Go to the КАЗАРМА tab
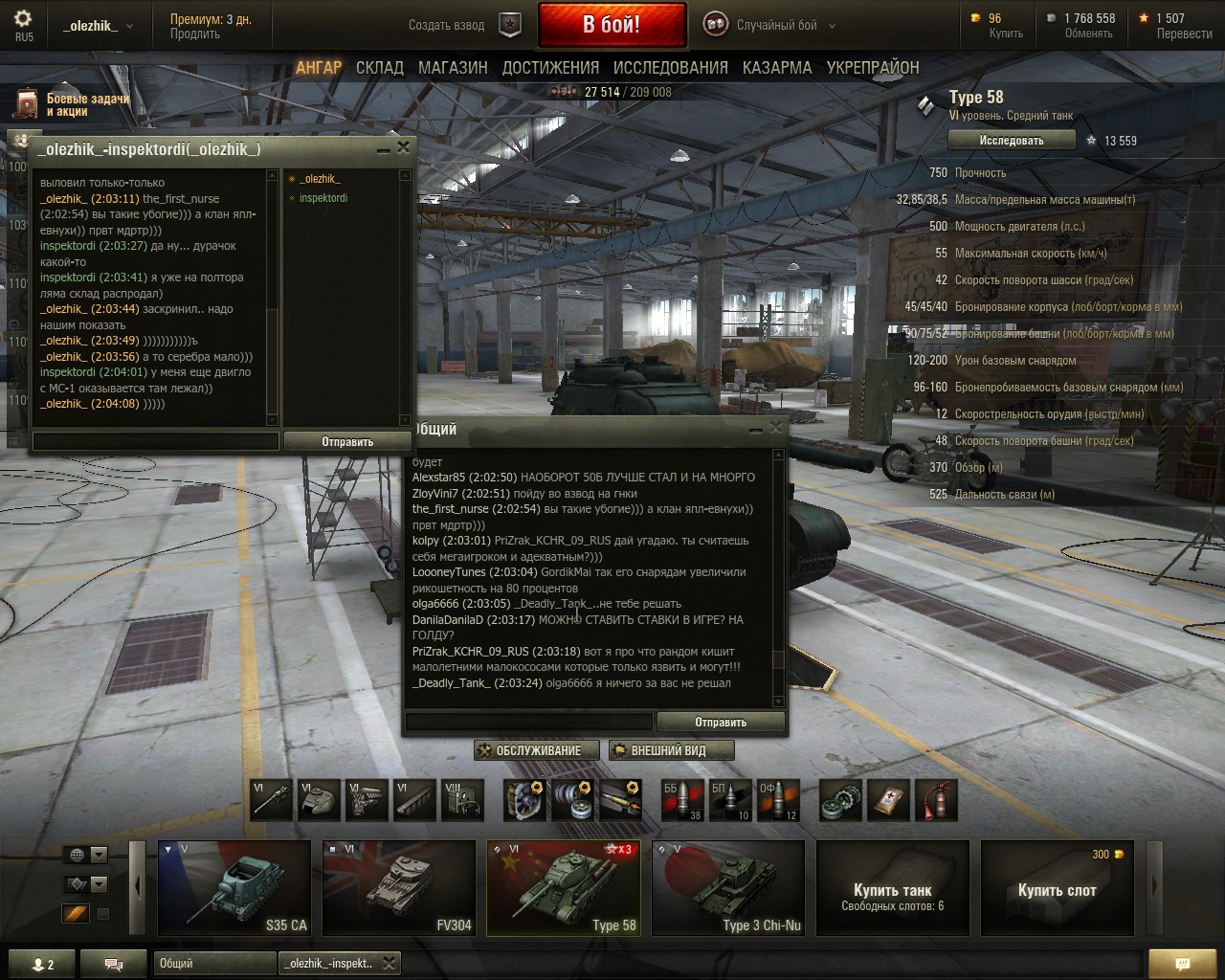 coord(776,68)
